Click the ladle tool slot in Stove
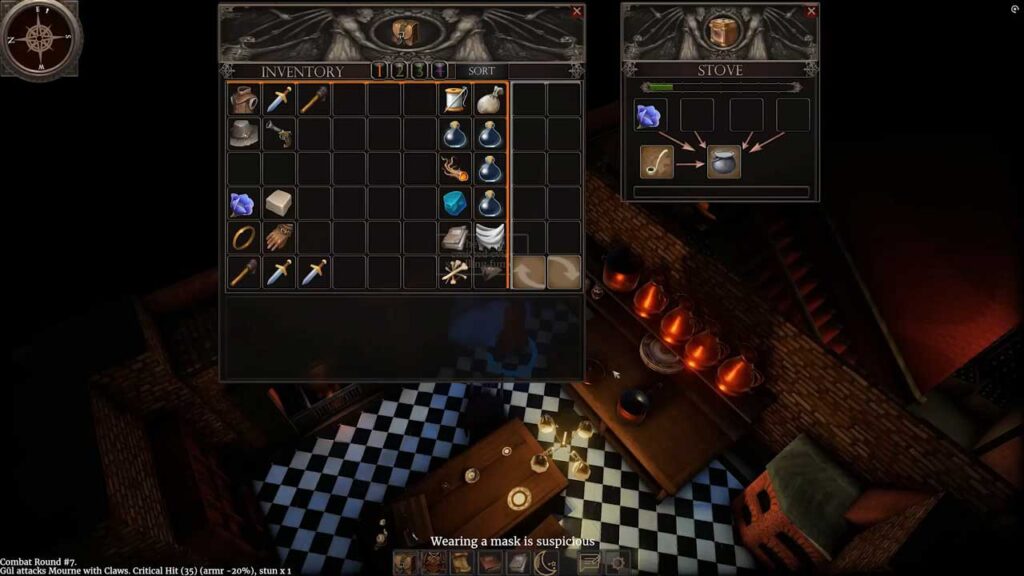The width and height of the screenshot is (1024, 576). 657,161
